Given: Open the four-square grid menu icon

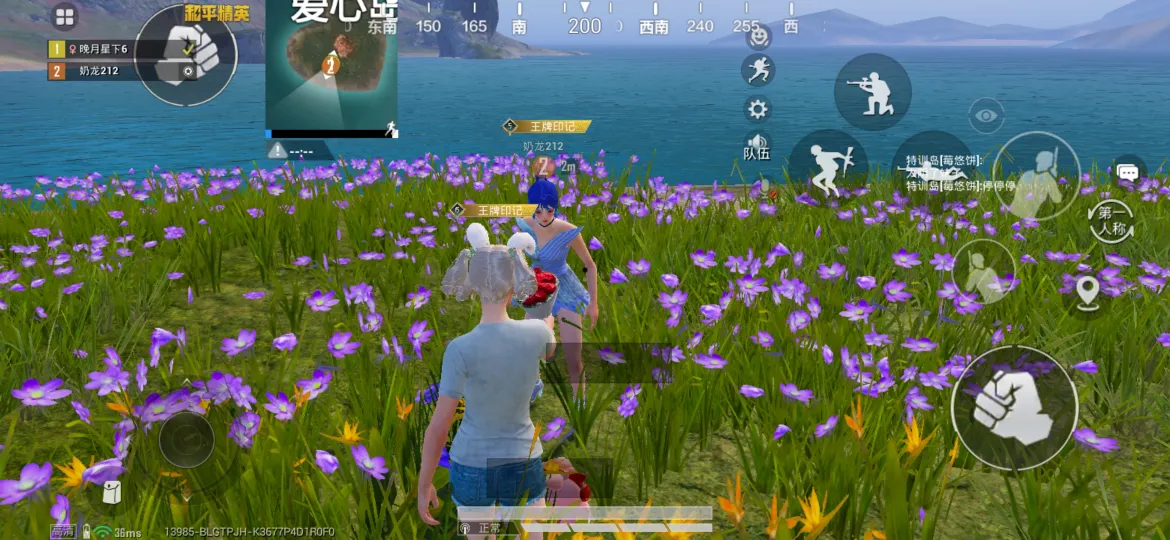Looking at the screenshot, I should coord(65,17).
